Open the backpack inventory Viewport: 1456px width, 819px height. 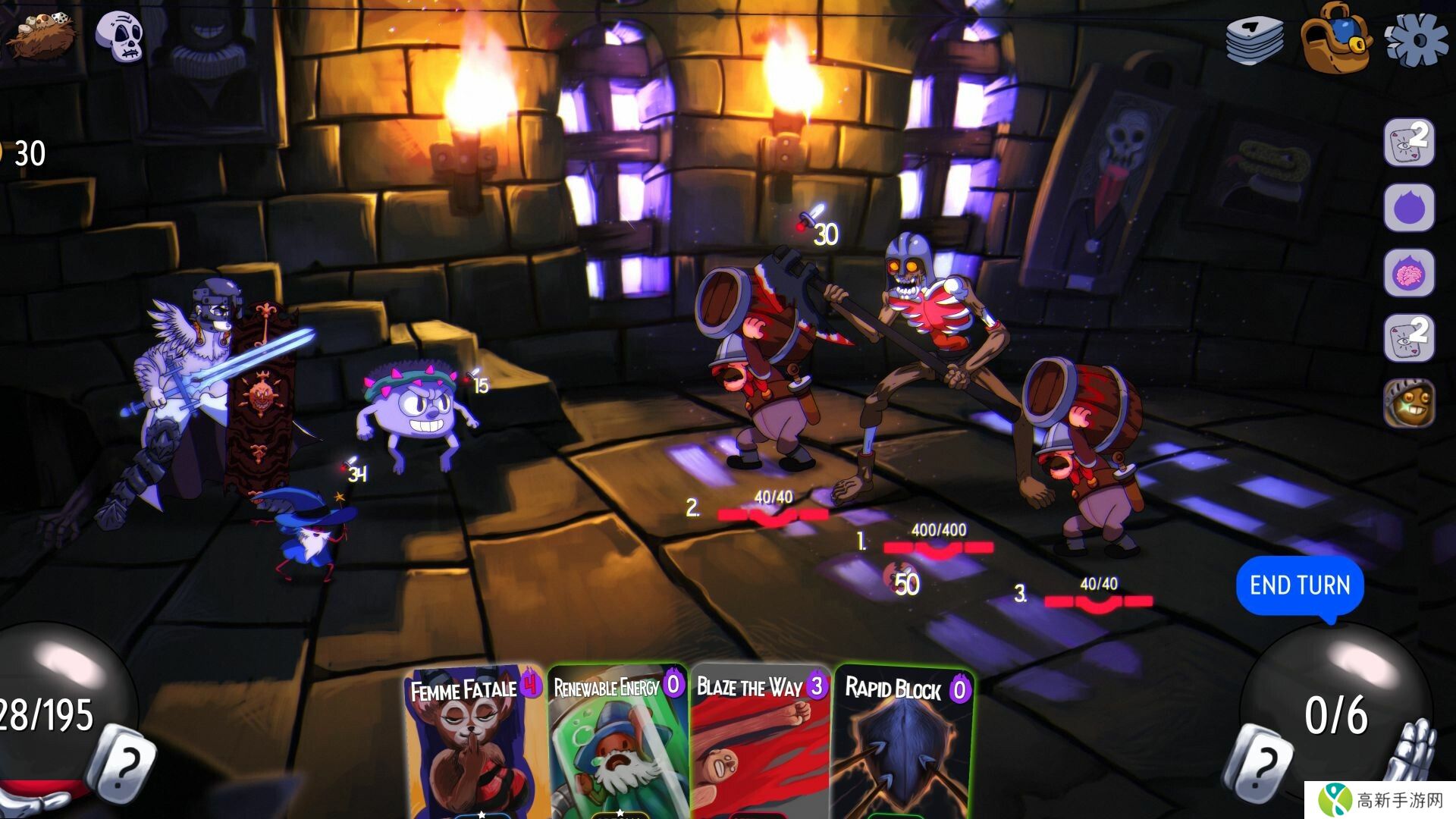point(1335,38)
